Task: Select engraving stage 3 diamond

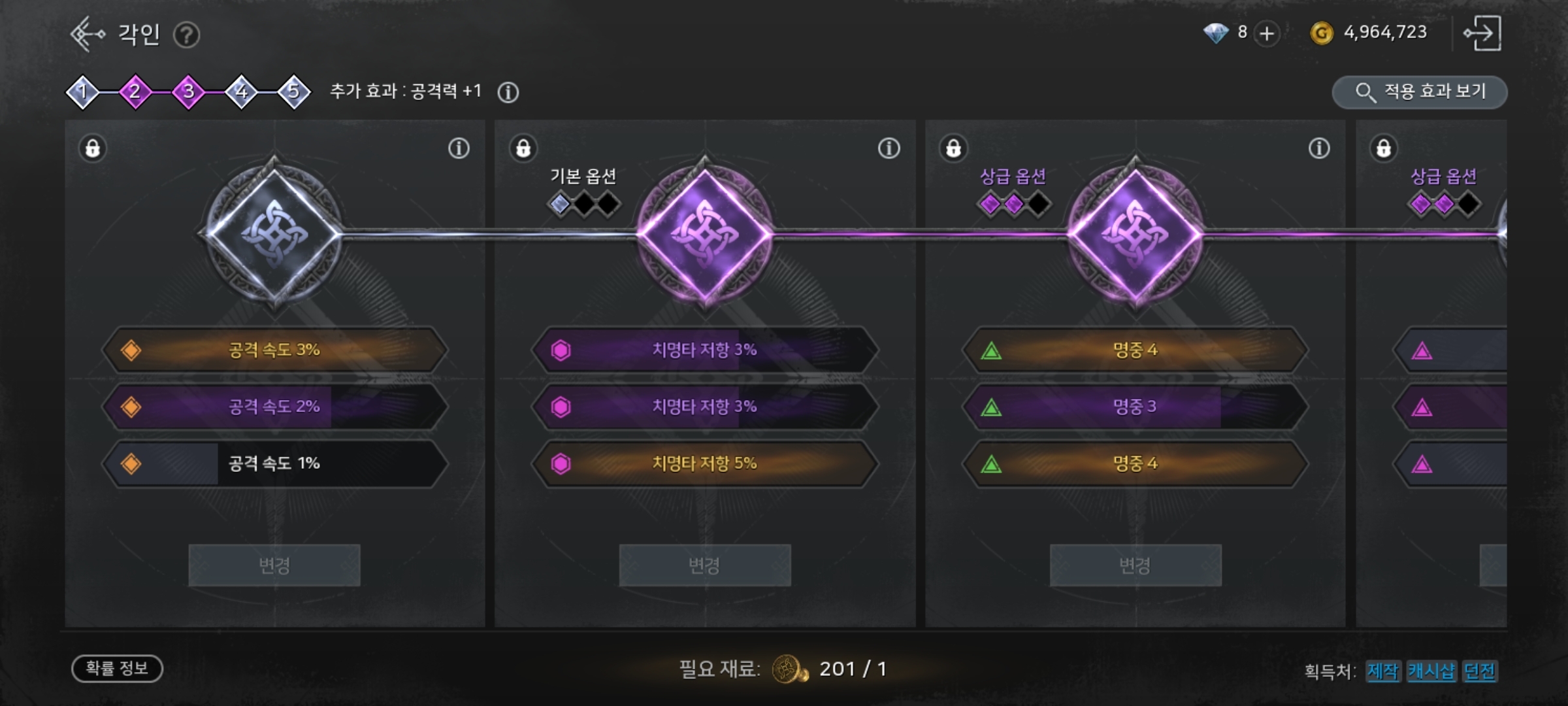Action: tap(188, 92)
